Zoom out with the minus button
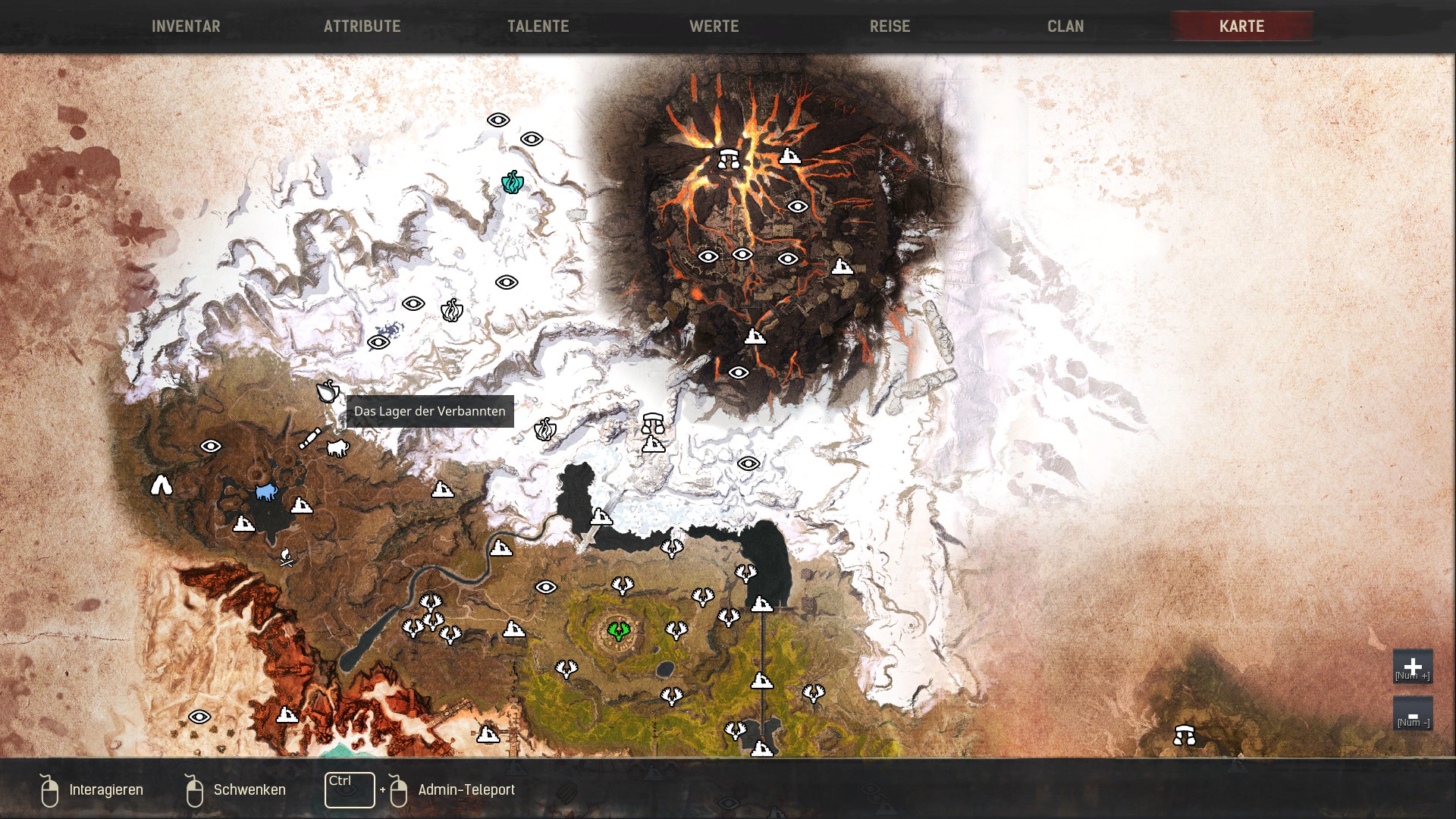Image resolution: width=1456 pixels, height=819 pixels. pyautogui.click(x=1412, y=714)
